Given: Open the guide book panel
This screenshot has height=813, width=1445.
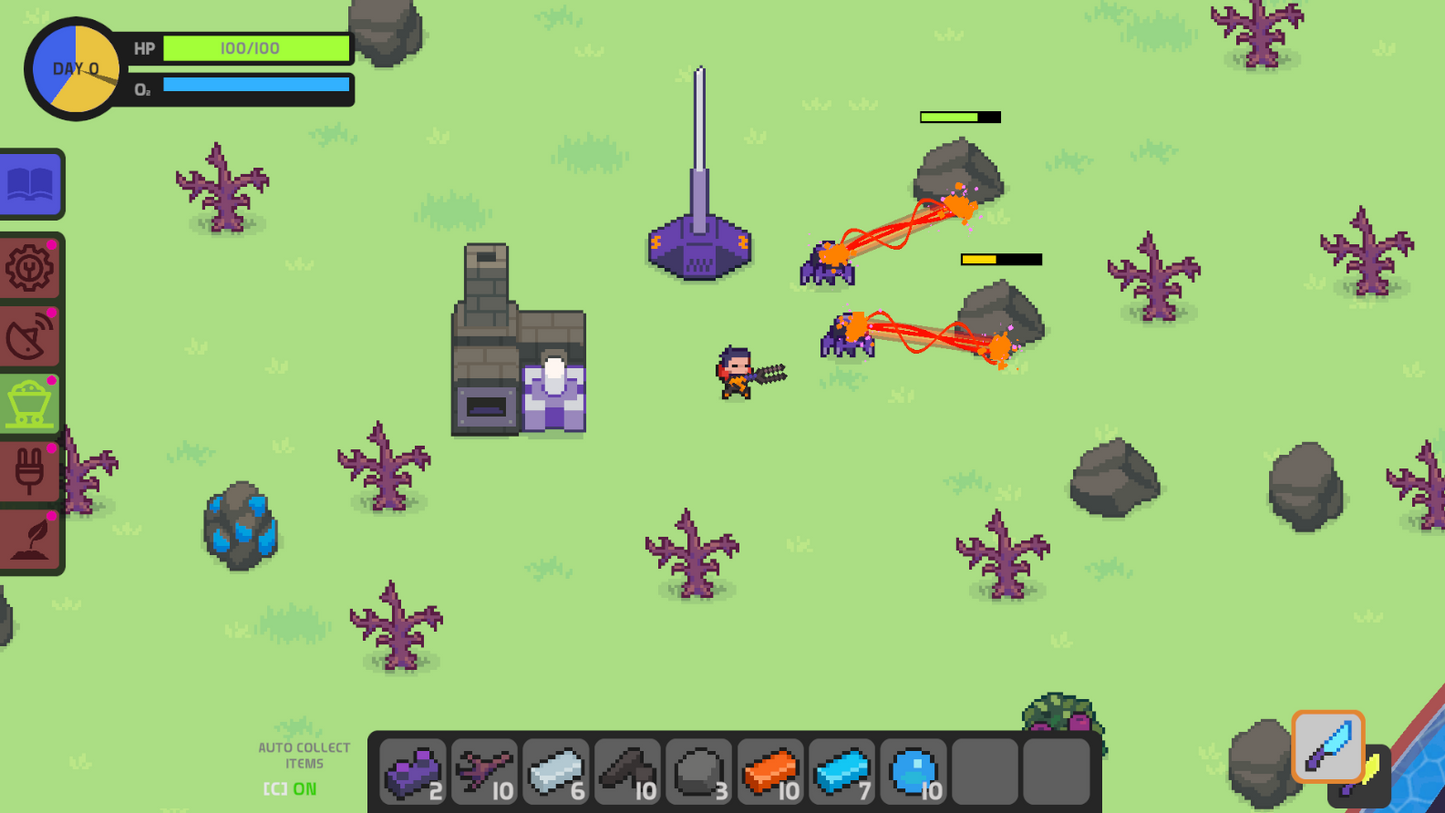Looking at the screenshot, I should click(x=32, y=184).
